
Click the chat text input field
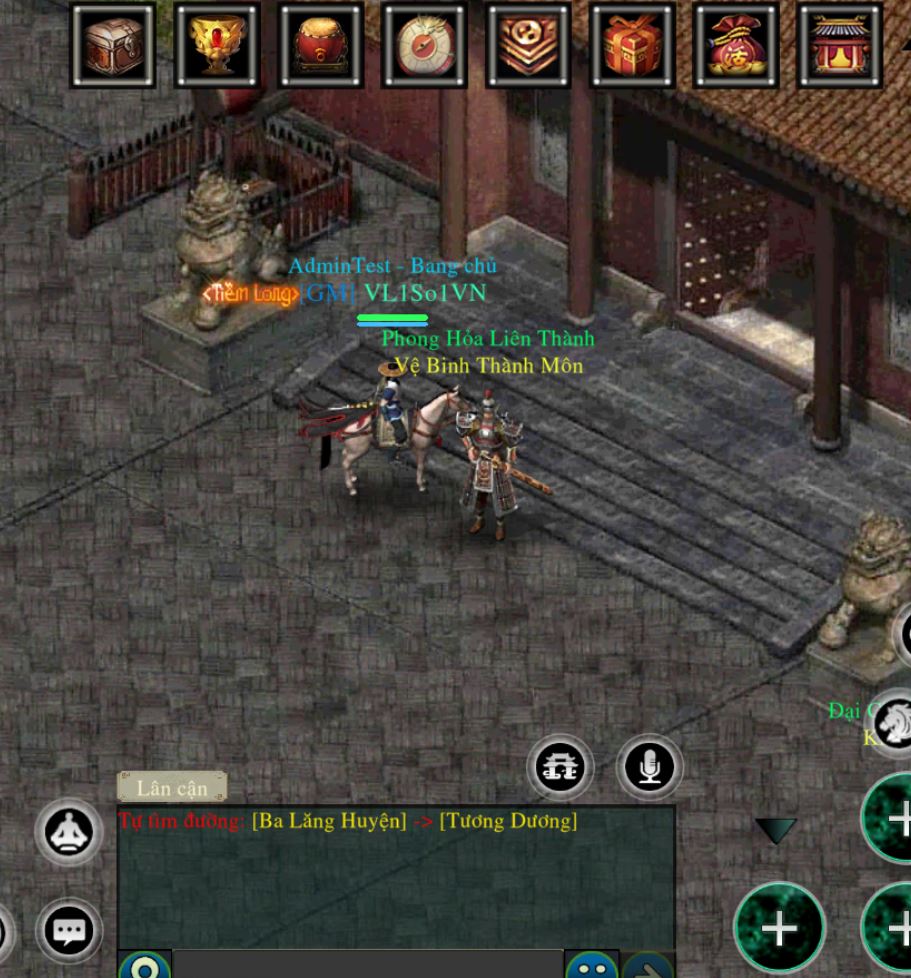pos(367,966)
